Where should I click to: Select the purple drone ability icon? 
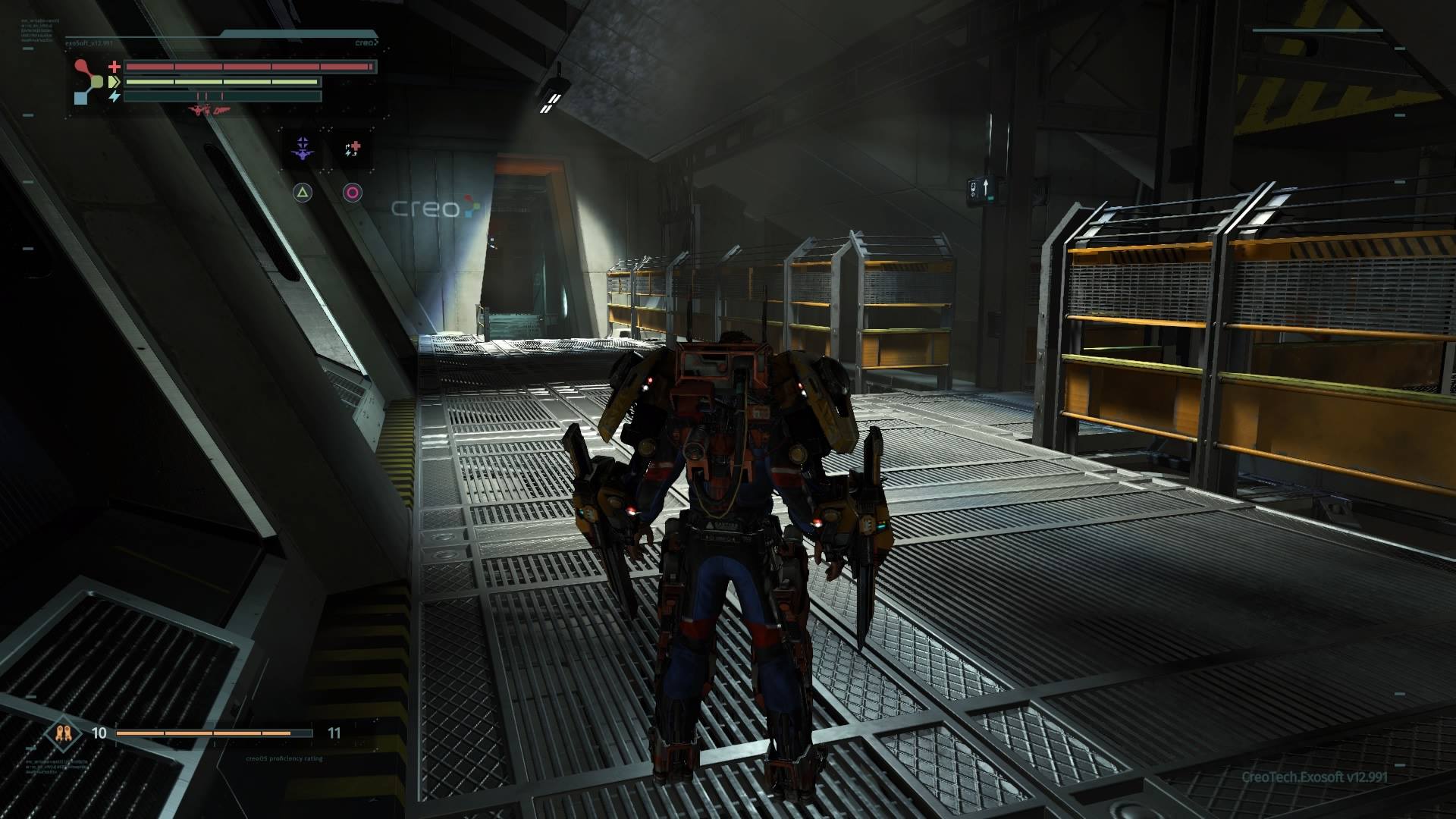[303, 149]
